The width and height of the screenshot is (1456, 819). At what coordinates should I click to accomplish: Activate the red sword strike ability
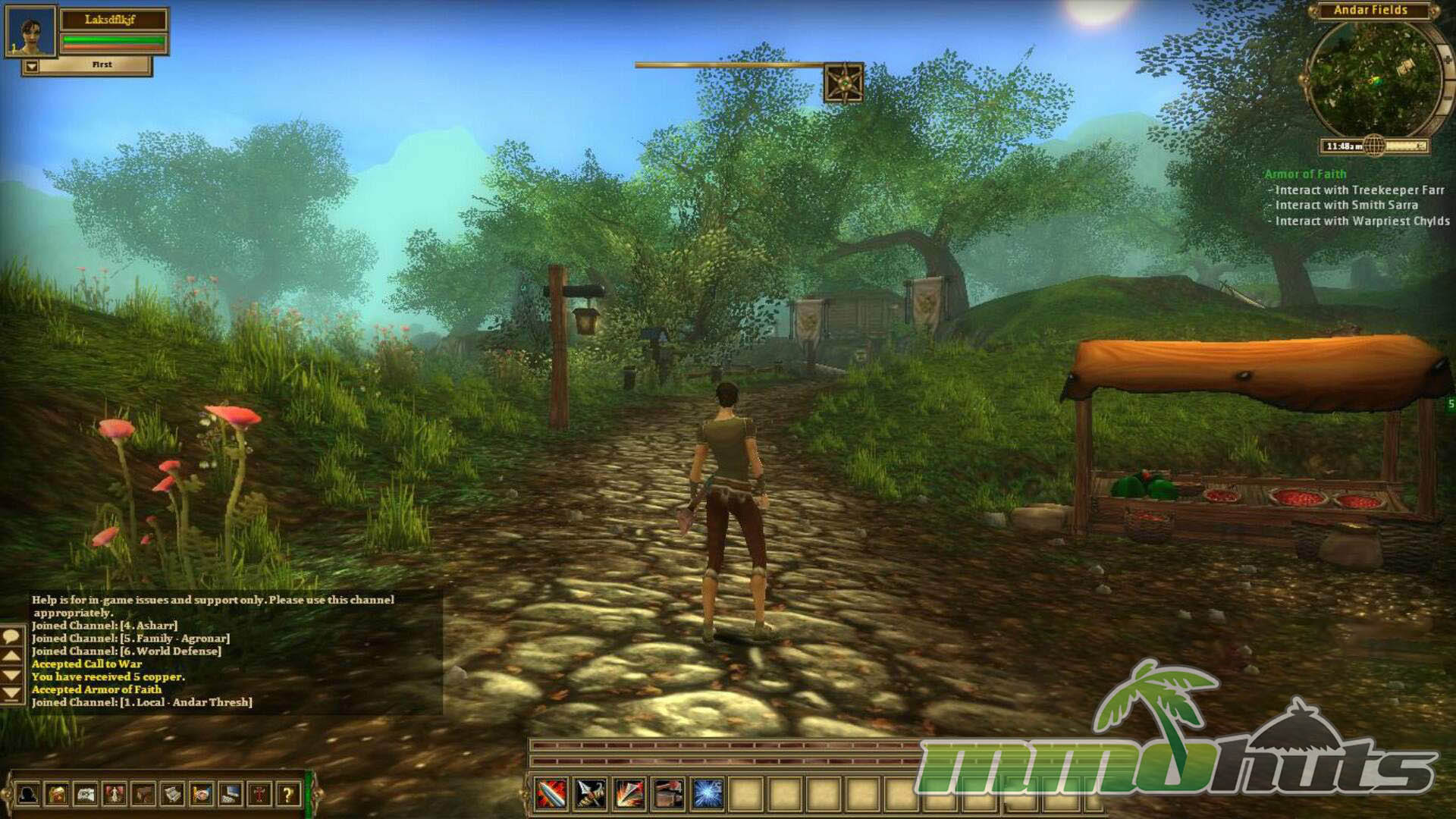551,794
